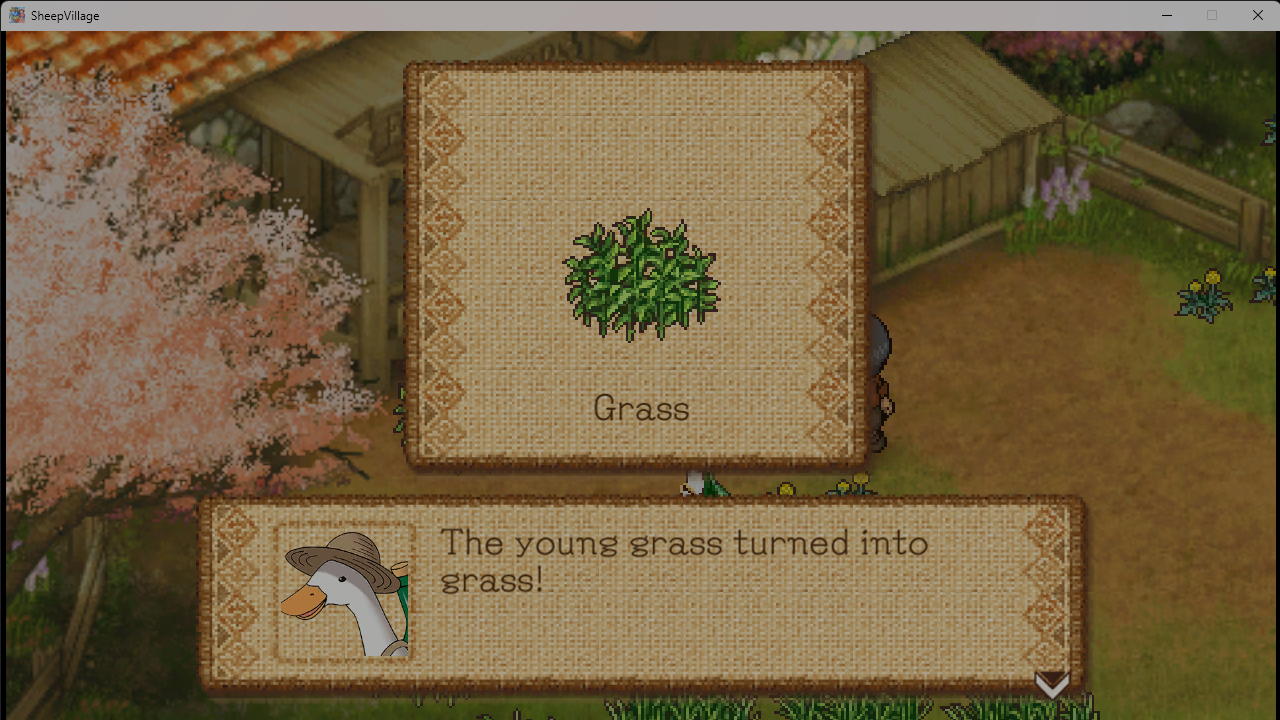This screenshot has height=720, width=1280.
Task: Click the duck farmer portrait
Action: [343, 590]
